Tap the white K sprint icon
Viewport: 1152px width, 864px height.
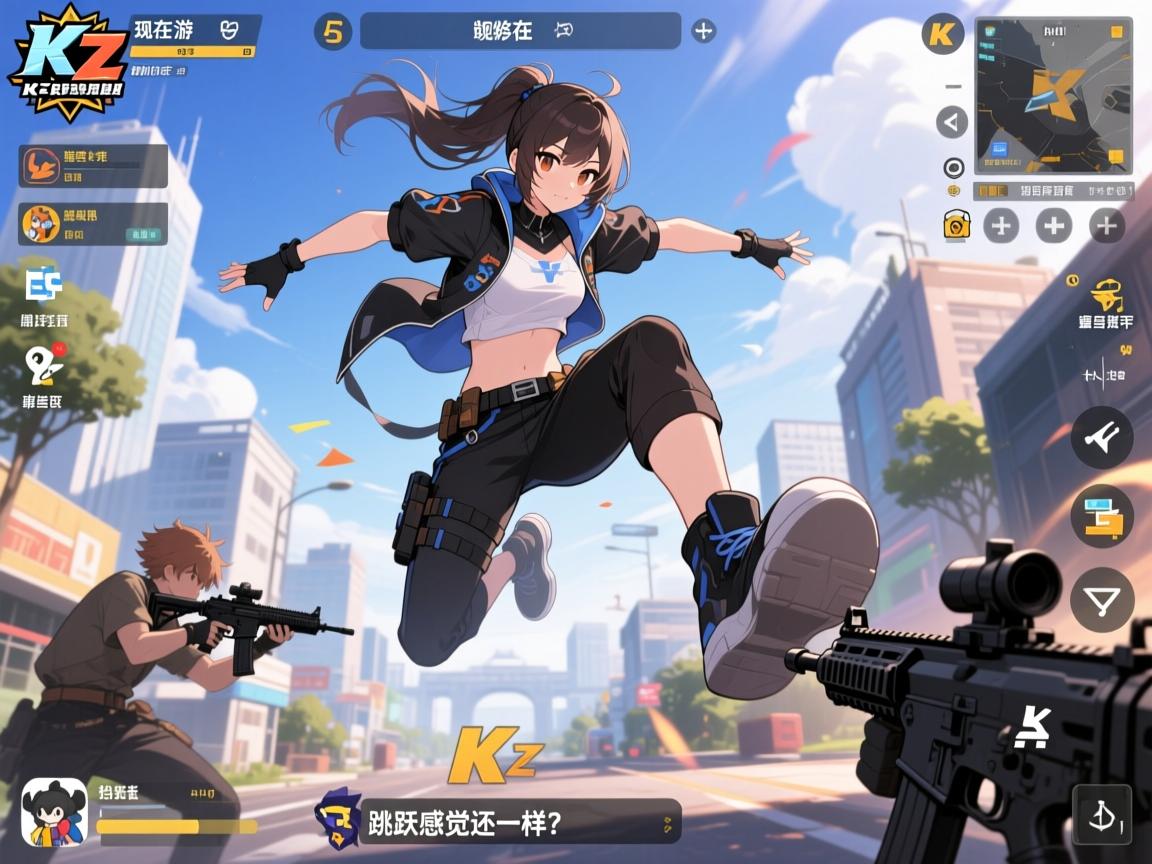point(1032,727)
